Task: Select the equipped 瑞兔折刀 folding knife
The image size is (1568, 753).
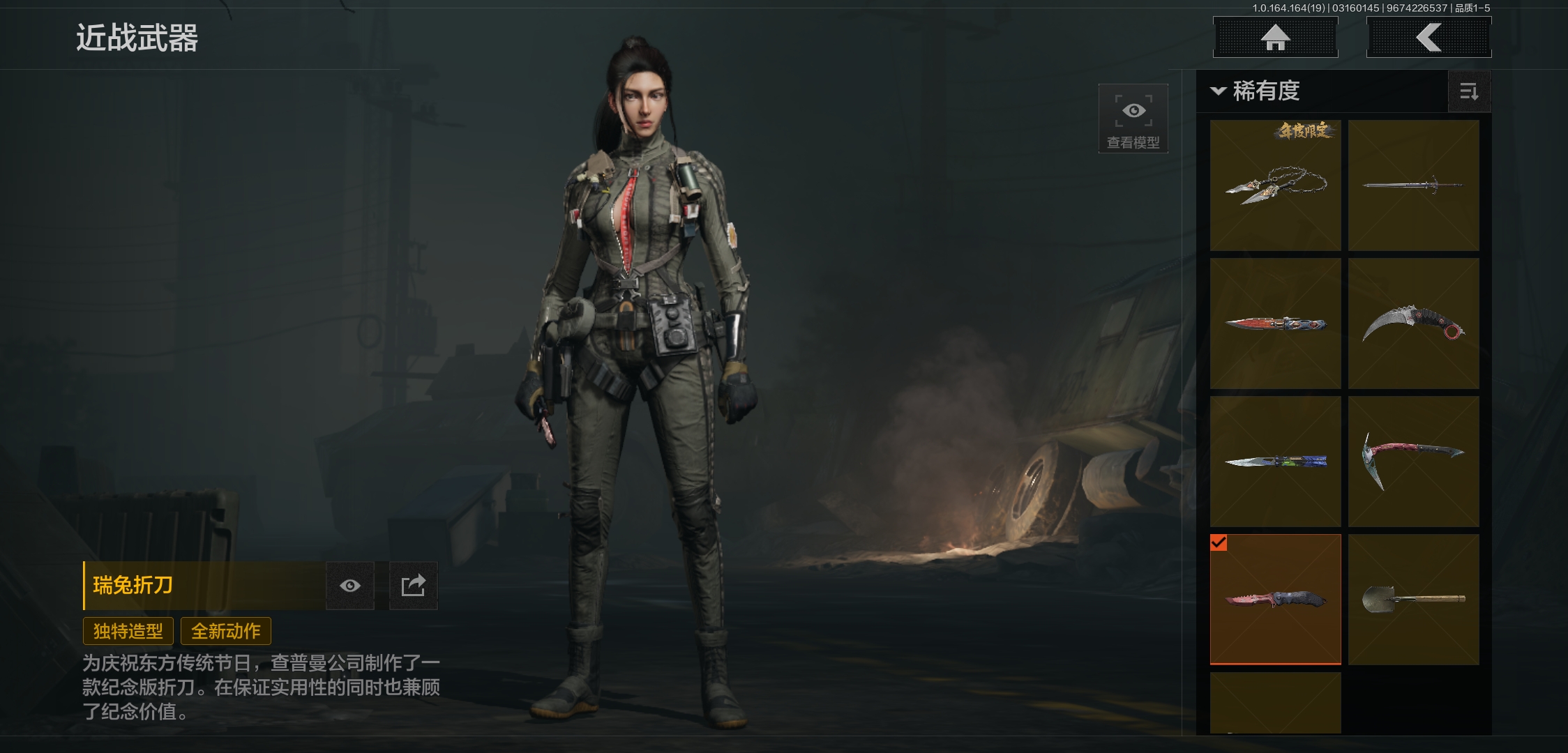Action: (x=1275, y=600)
